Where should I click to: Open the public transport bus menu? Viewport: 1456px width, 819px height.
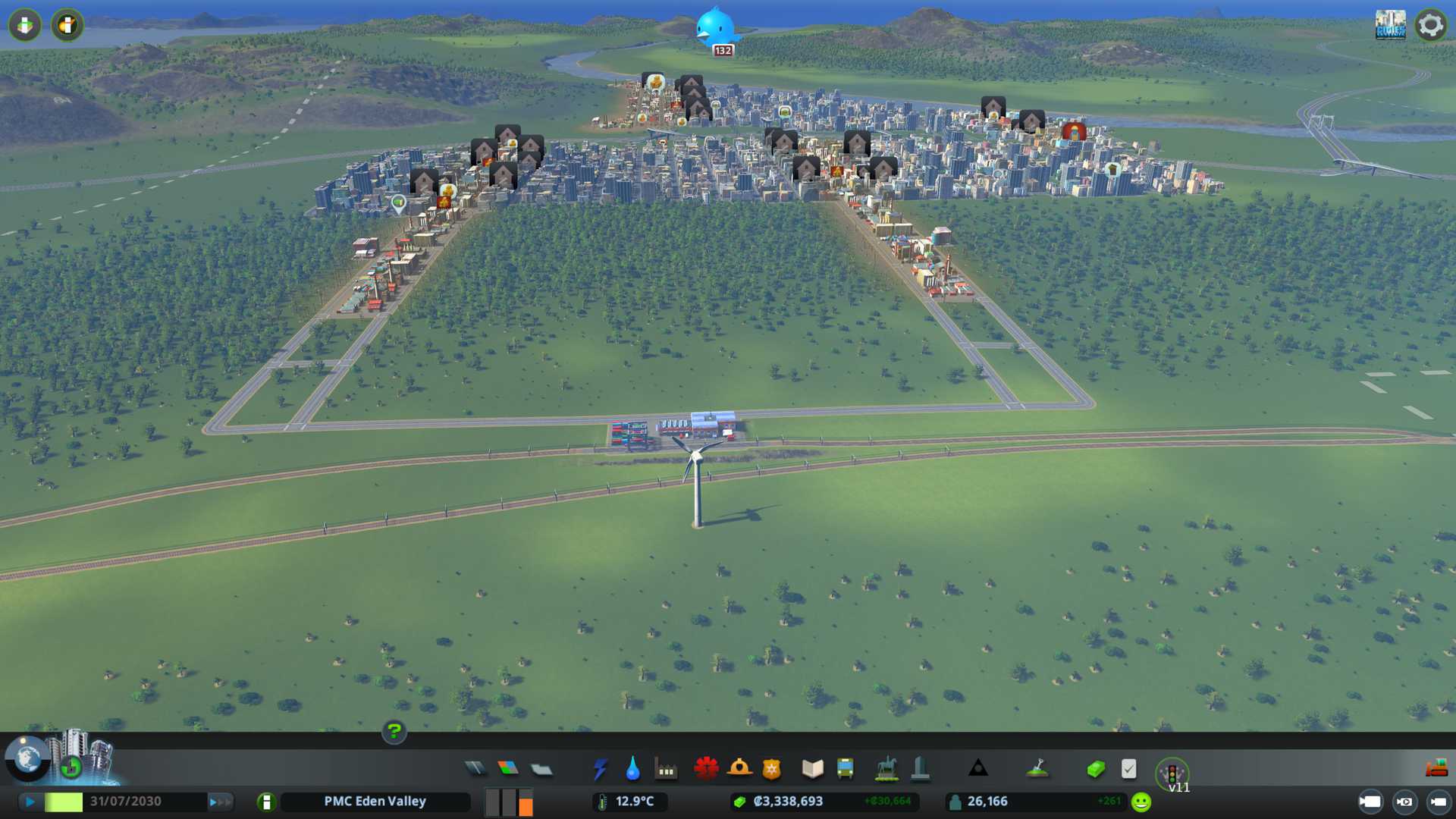846,769
